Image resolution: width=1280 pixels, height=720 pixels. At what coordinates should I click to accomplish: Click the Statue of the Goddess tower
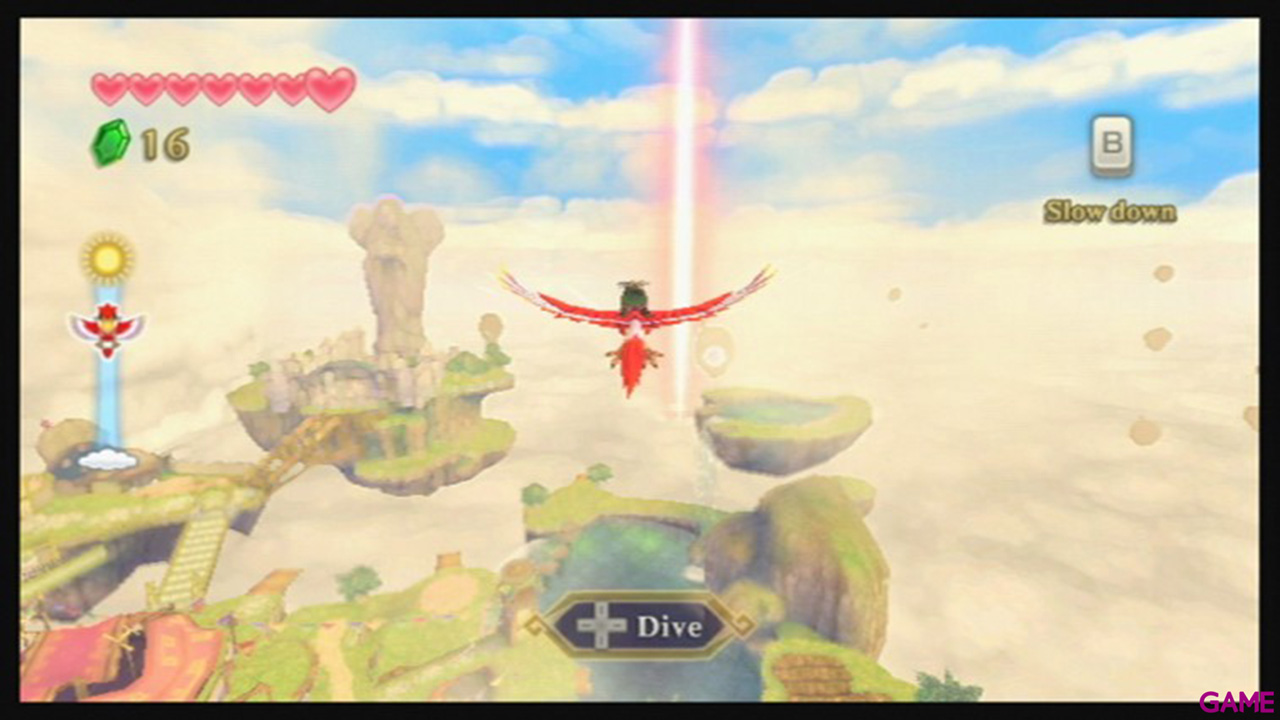pos(392,280)
